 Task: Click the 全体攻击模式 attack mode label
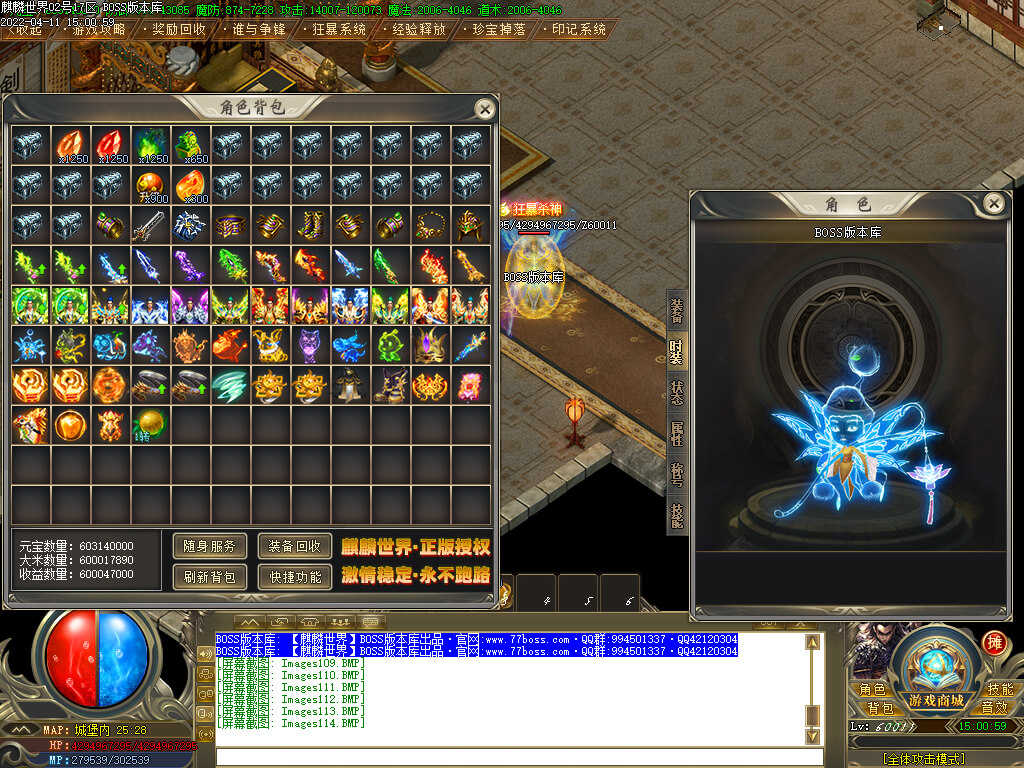(x=923, y=759)
